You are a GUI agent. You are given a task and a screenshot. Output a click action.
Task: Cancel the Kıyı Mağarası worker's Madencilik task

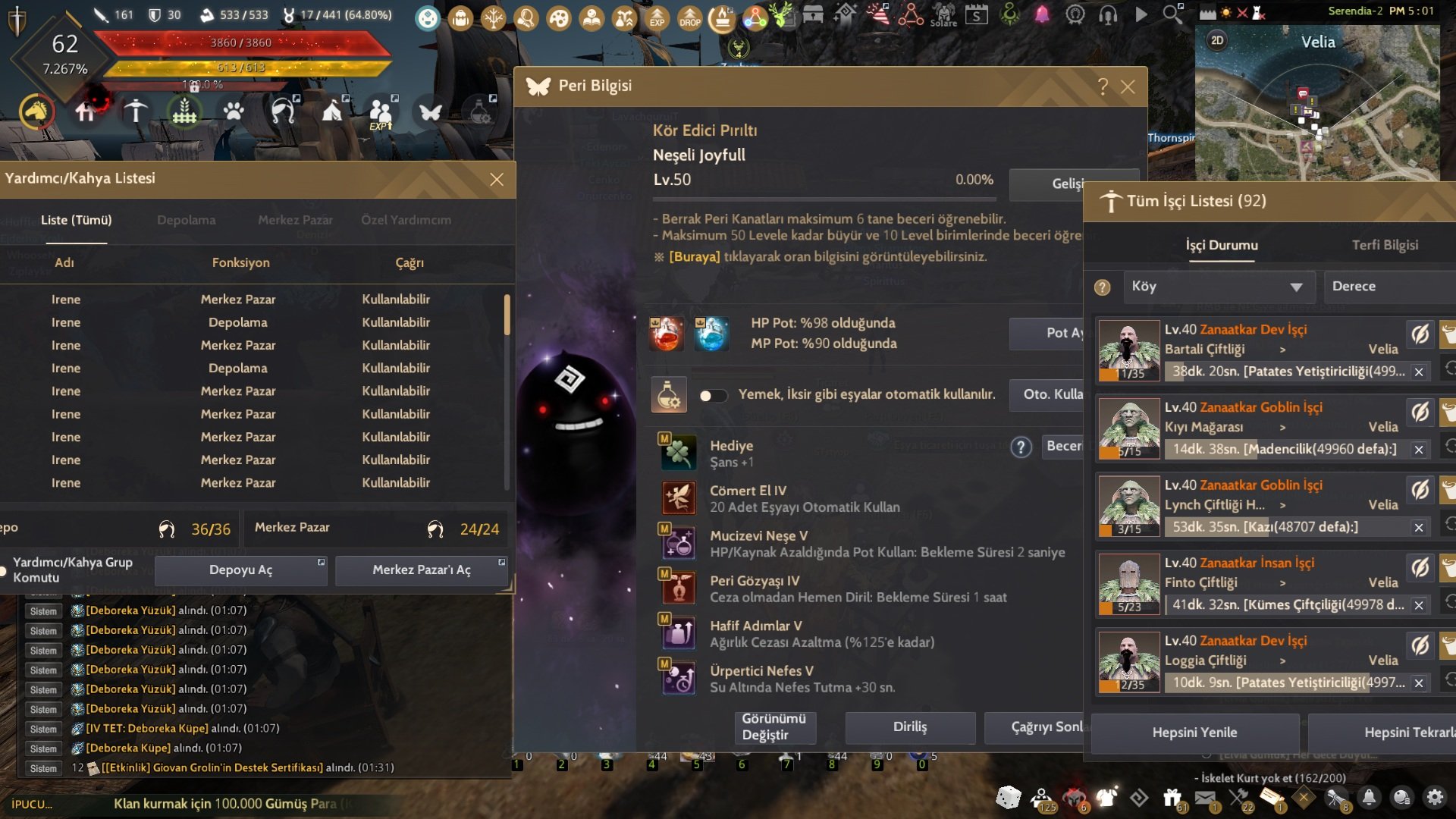tap(1419, 450)
